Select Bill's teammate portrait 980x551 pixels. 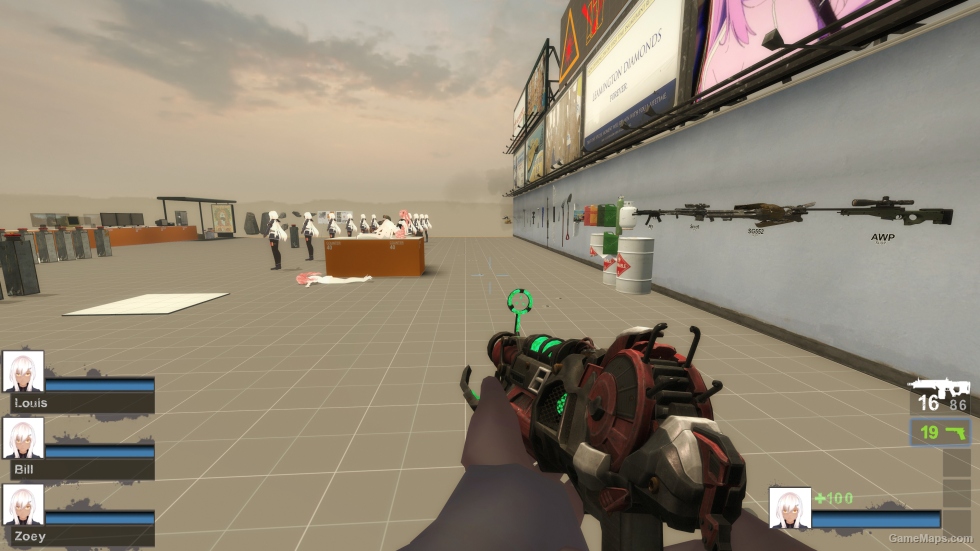pyautogui.click(x=23, y=438)
